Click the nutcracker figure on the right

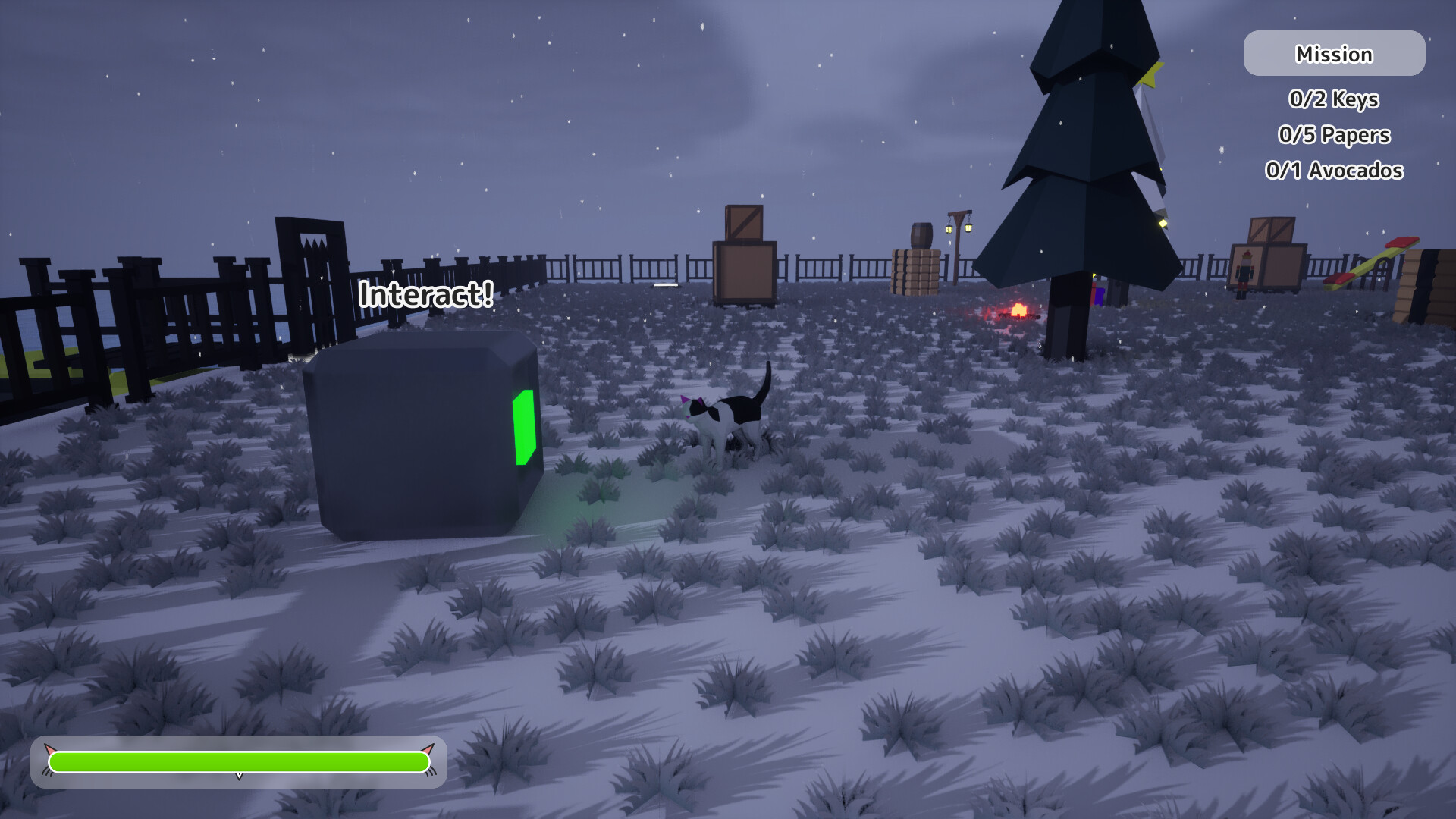1244,274
